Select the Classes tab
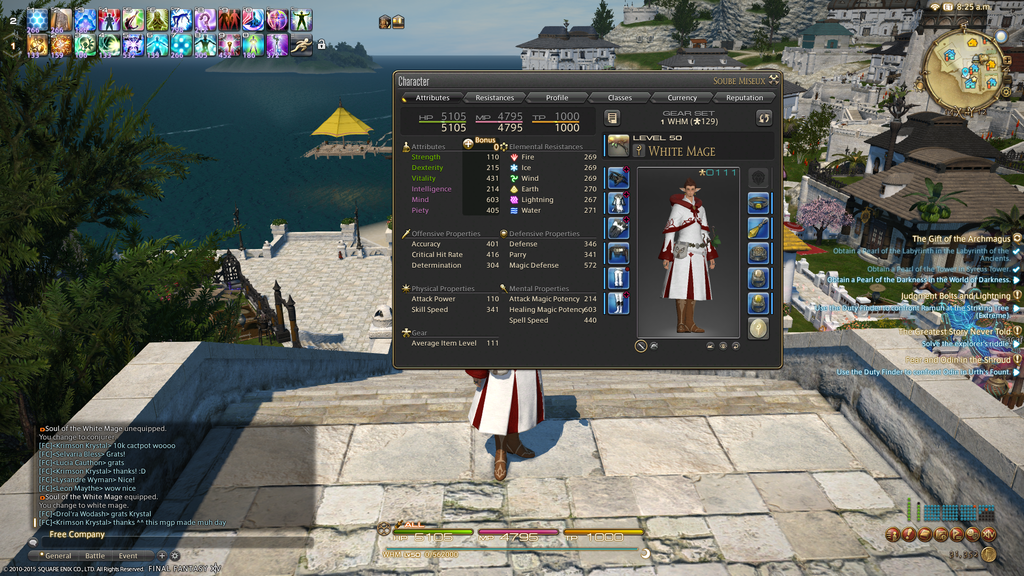 (620, 98)
